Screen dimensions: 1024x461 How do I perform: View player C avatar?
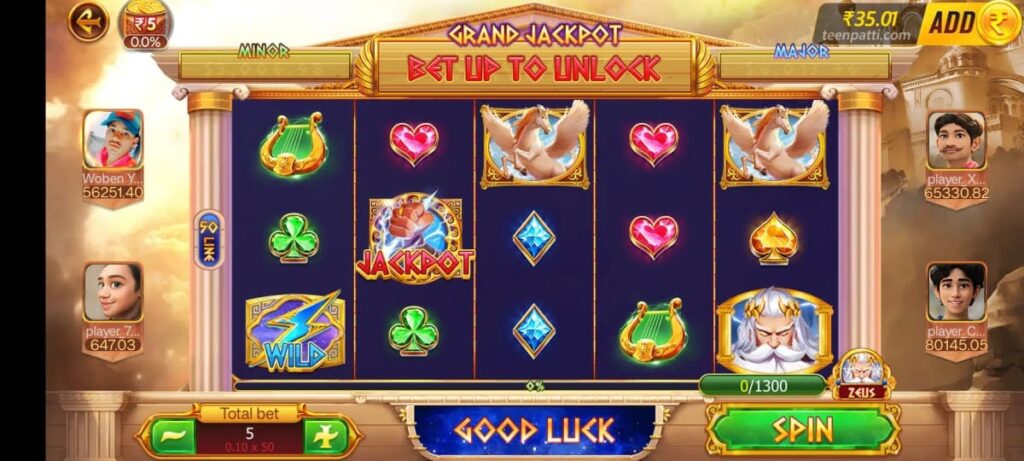click(956, 292)
